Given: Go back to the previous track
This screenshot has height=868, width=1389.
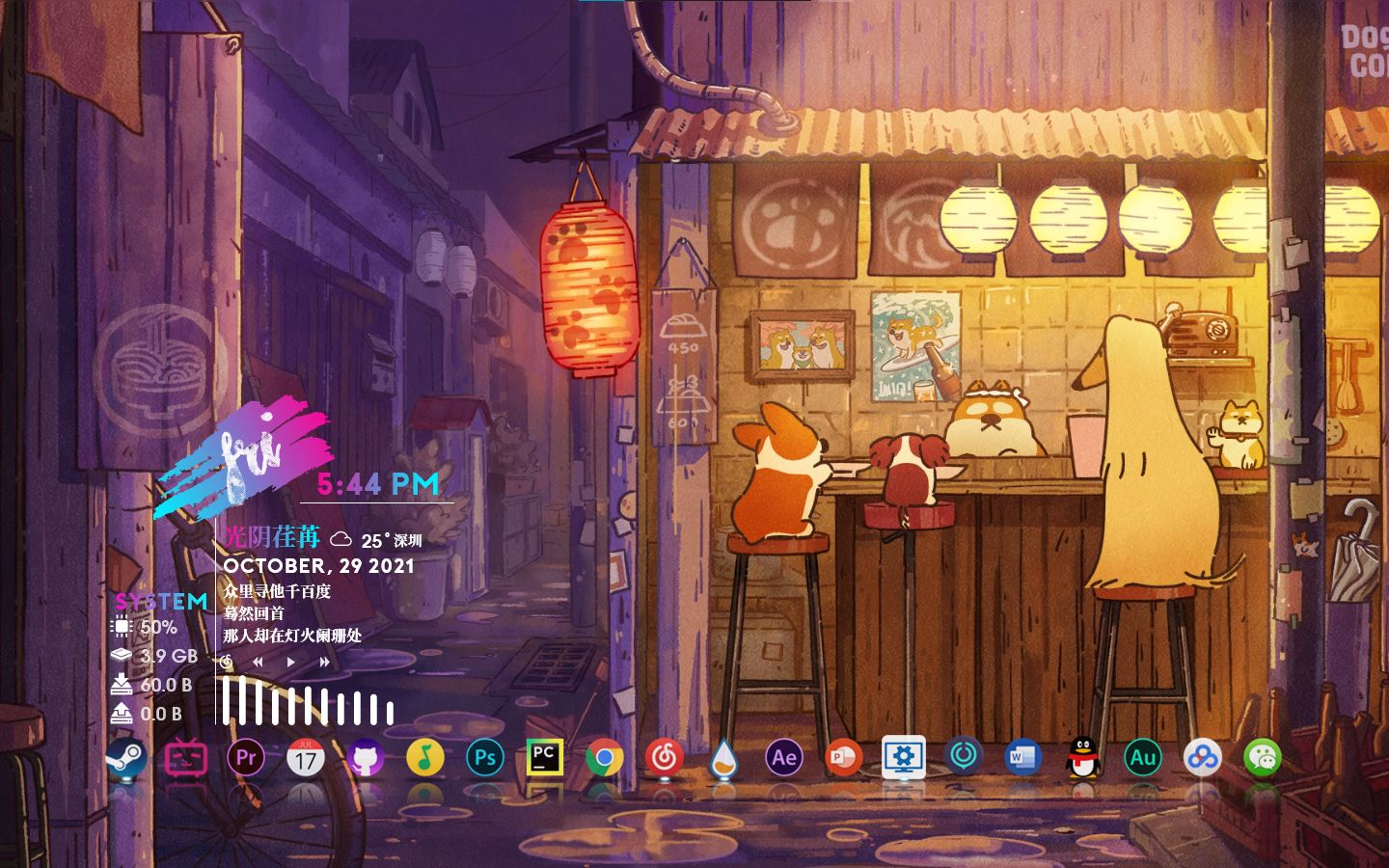Looking at the screenshot, I should click(x=258, y=662).
